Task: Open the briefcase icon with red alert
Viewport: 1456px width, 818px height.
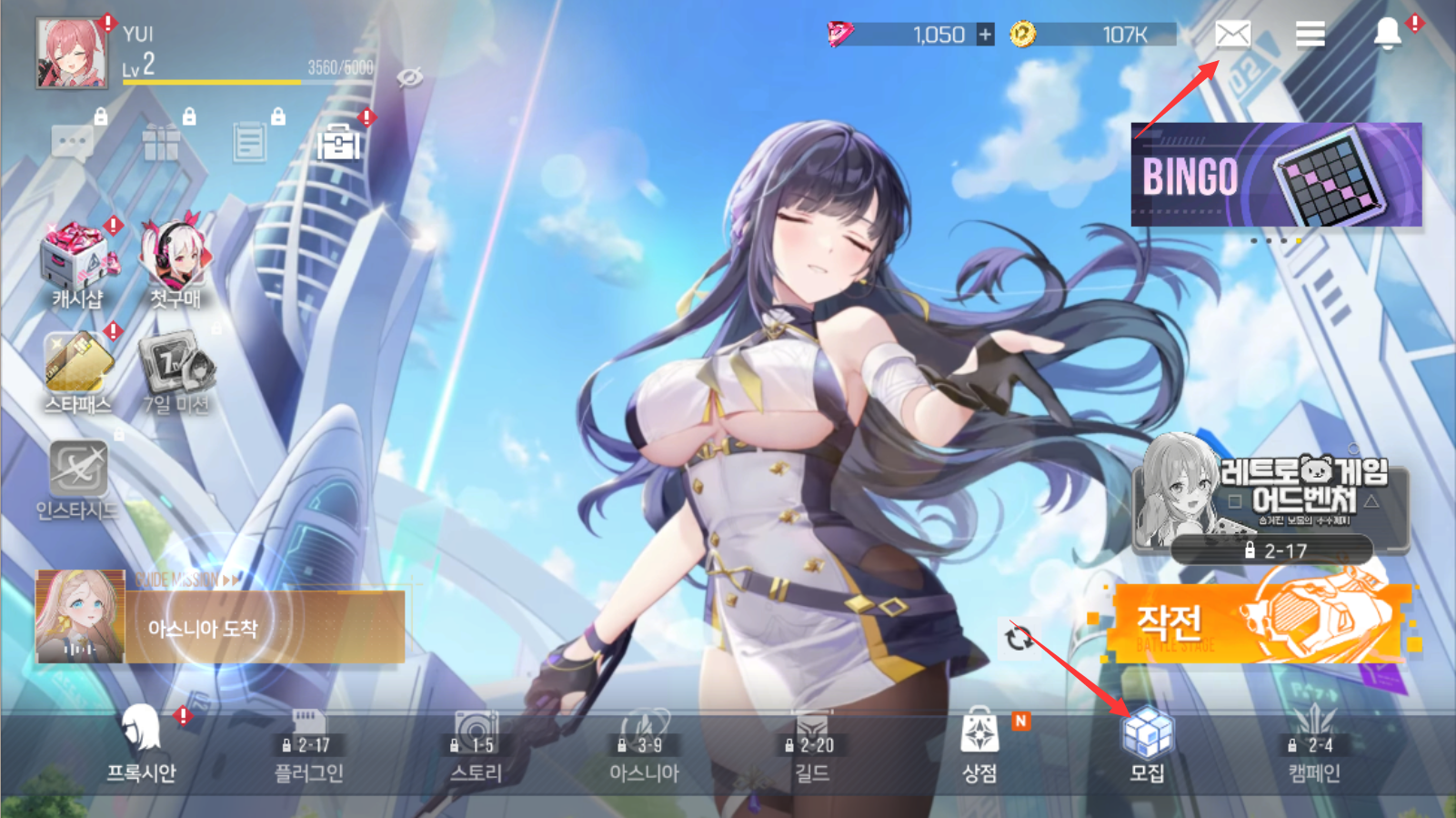Action: [x=338, y=143]
